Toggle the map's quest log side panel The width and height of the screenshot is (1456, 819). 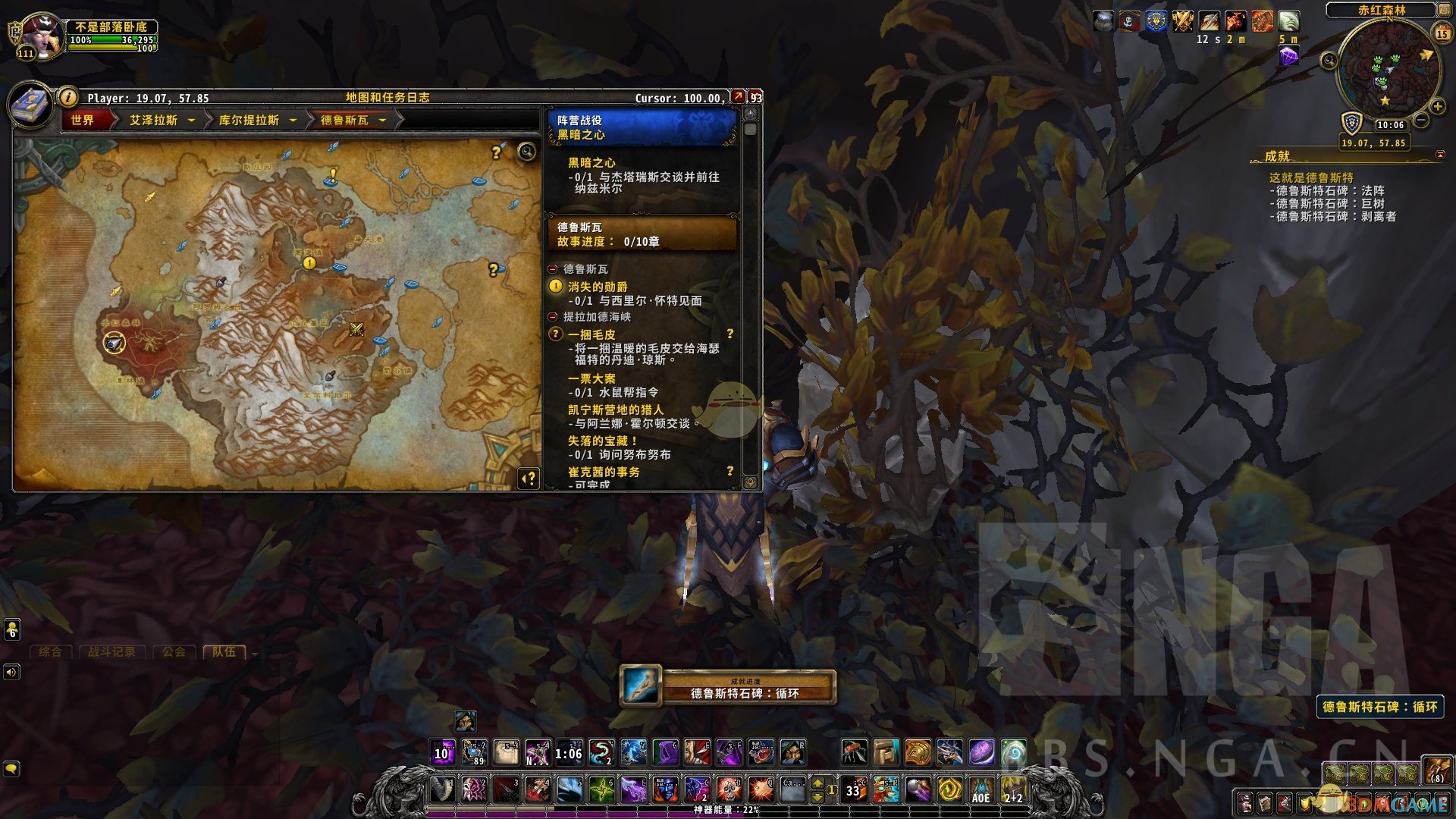coord(529,479)
